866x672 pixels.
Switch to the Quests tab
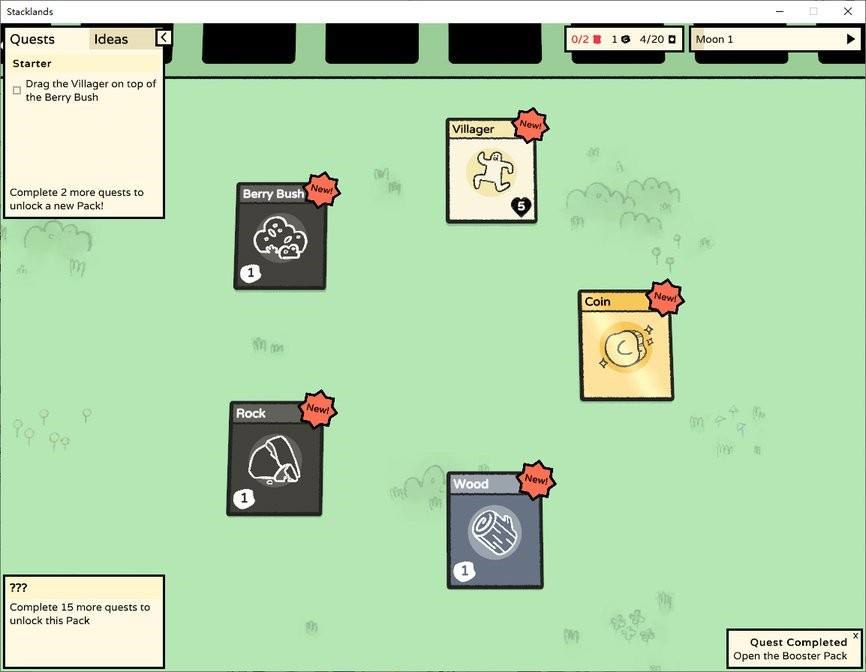tap(33, 39)
